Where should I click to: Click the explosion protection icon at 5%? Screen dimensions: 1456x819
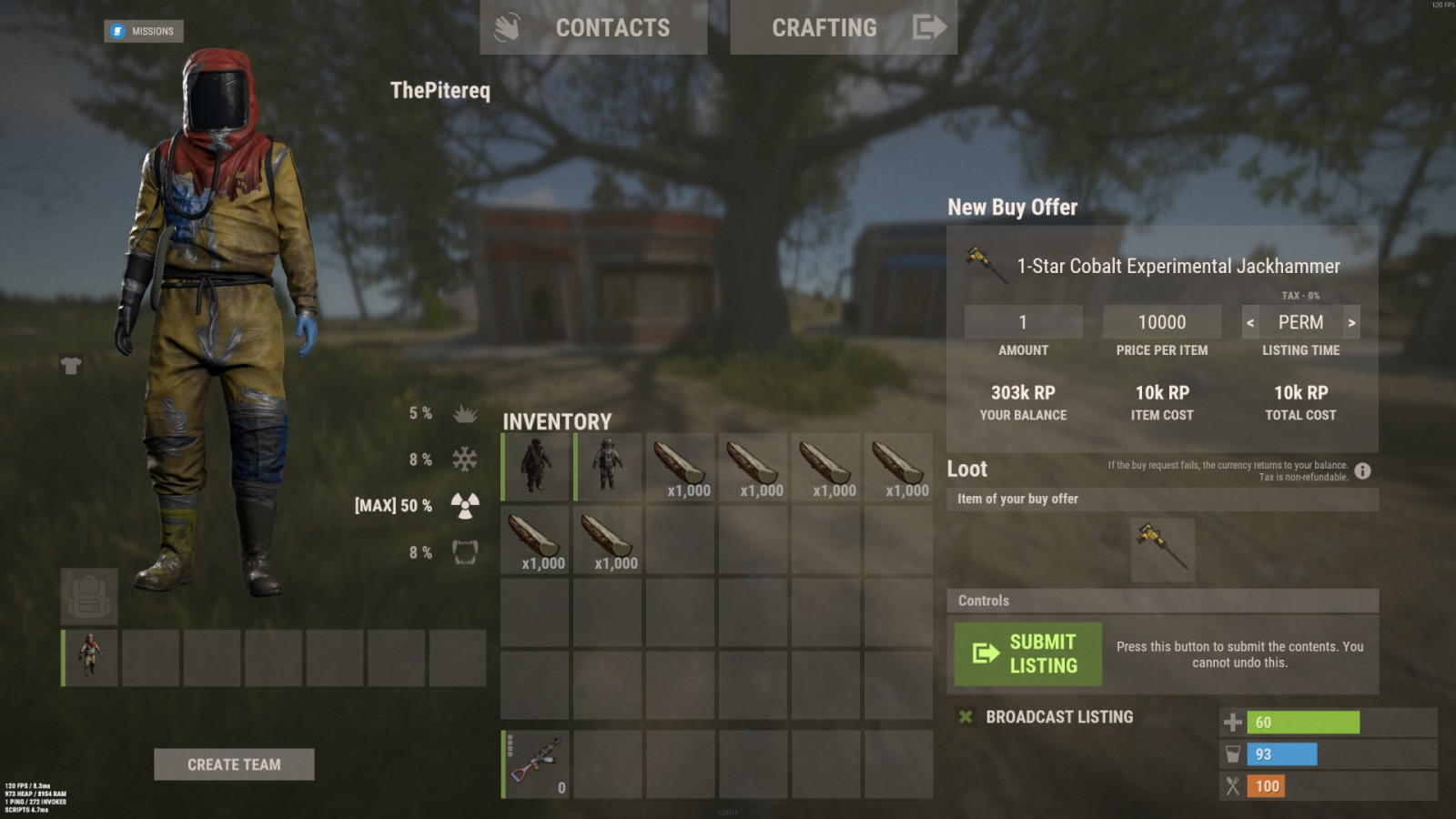coord(464,413)
